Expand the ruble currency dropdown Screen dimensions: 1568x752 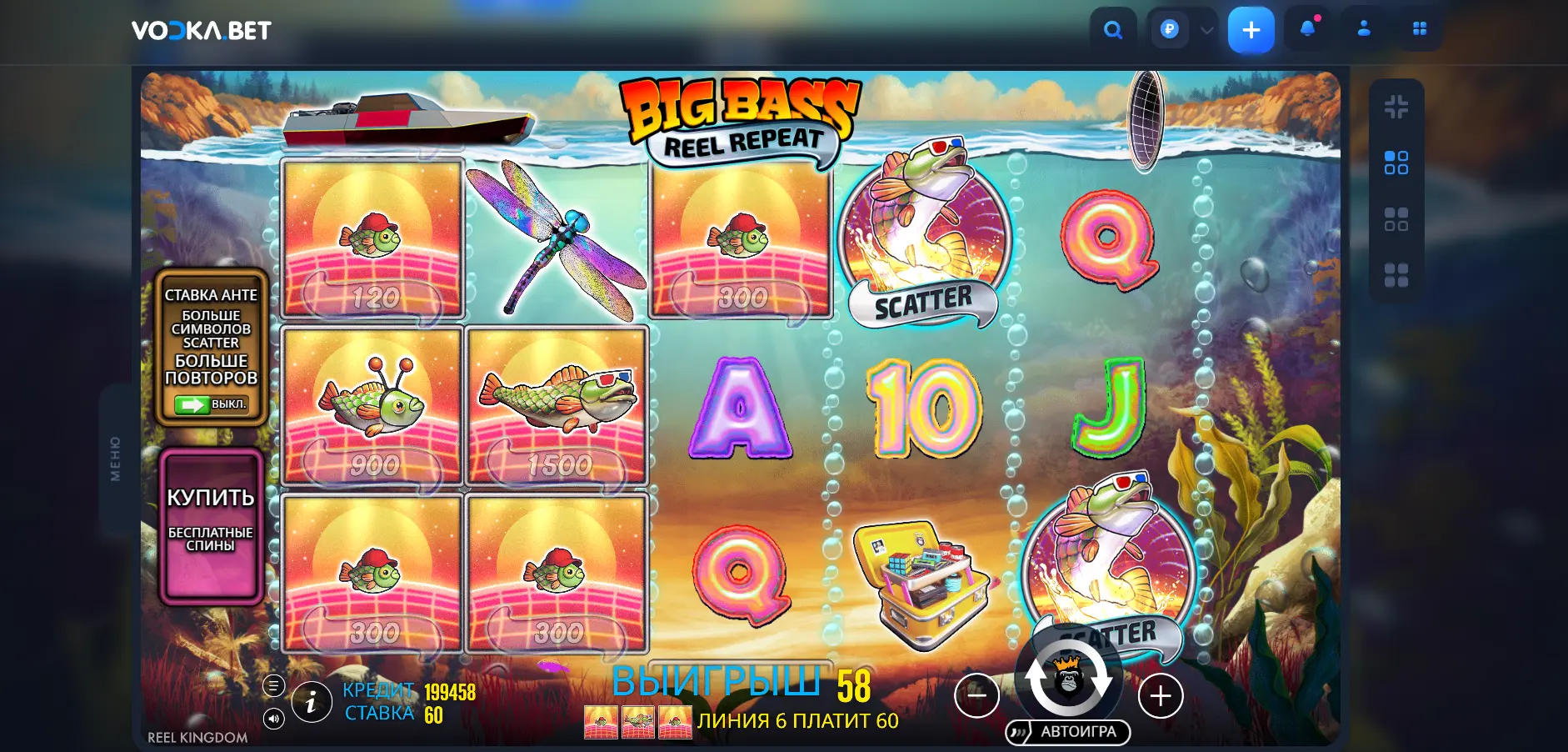tap(1206, 31)
